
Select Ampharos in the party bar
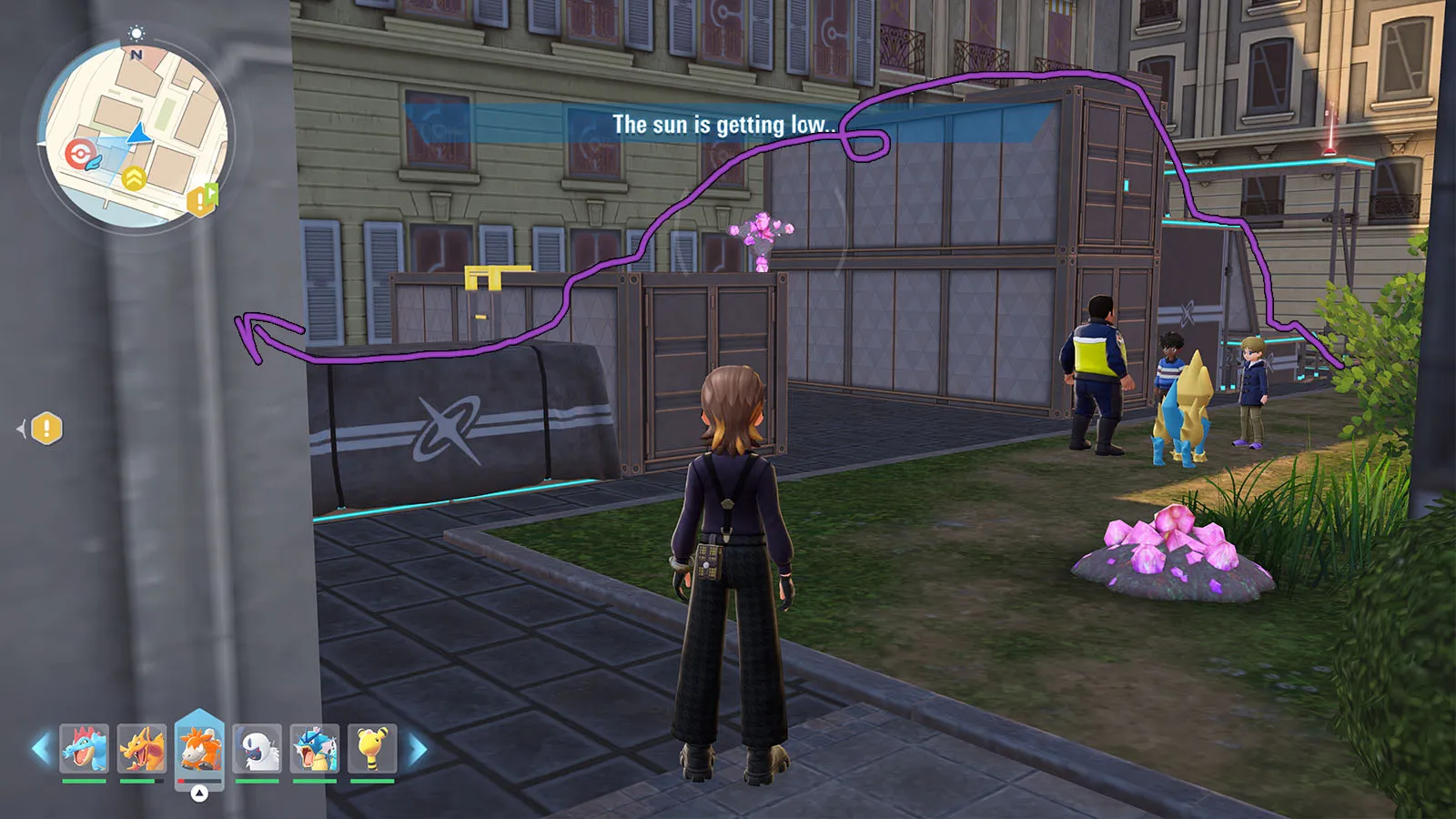(372, 748)
